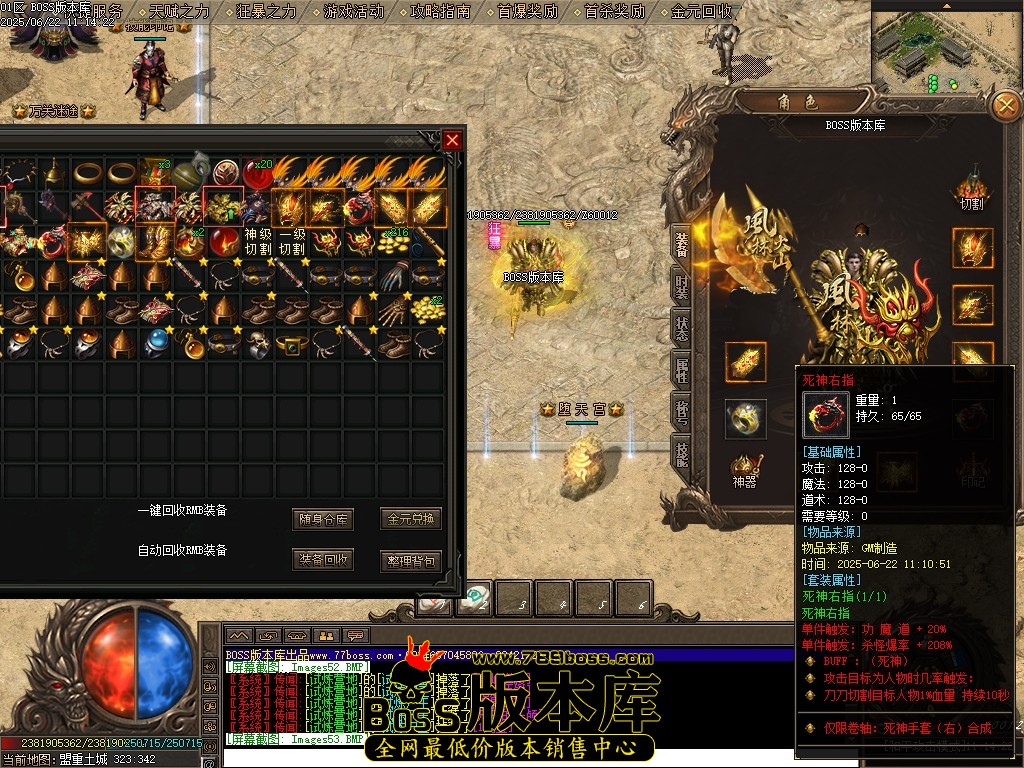1024x768 pixels.
Task: Open the 首杀奖励 rewards menu
Action: click(x=614, y=12)
